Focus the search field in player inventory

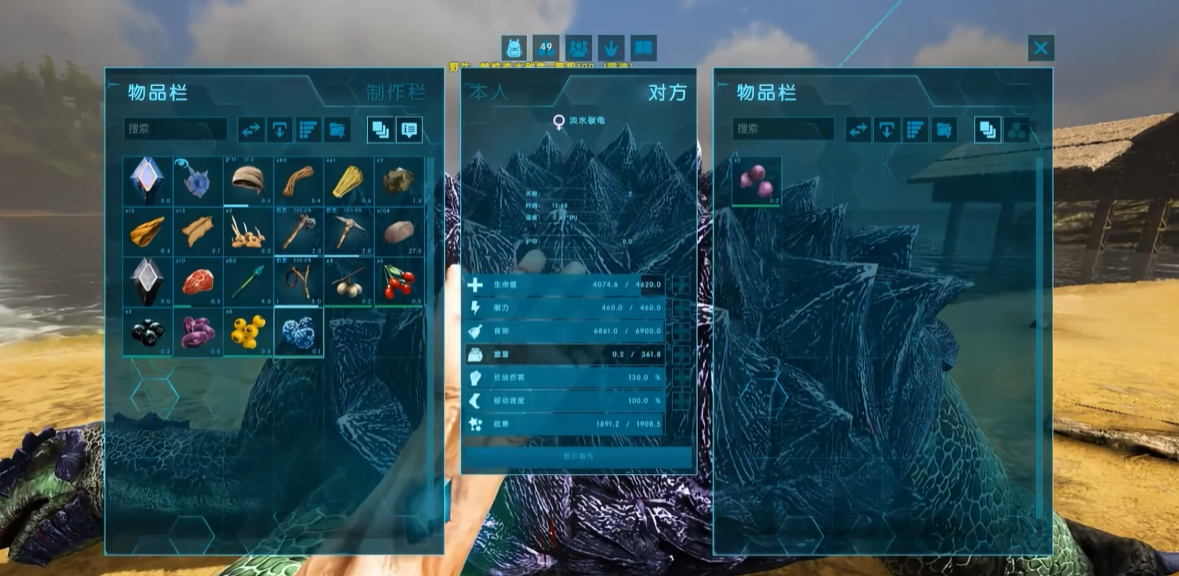(x=176, y=129)
